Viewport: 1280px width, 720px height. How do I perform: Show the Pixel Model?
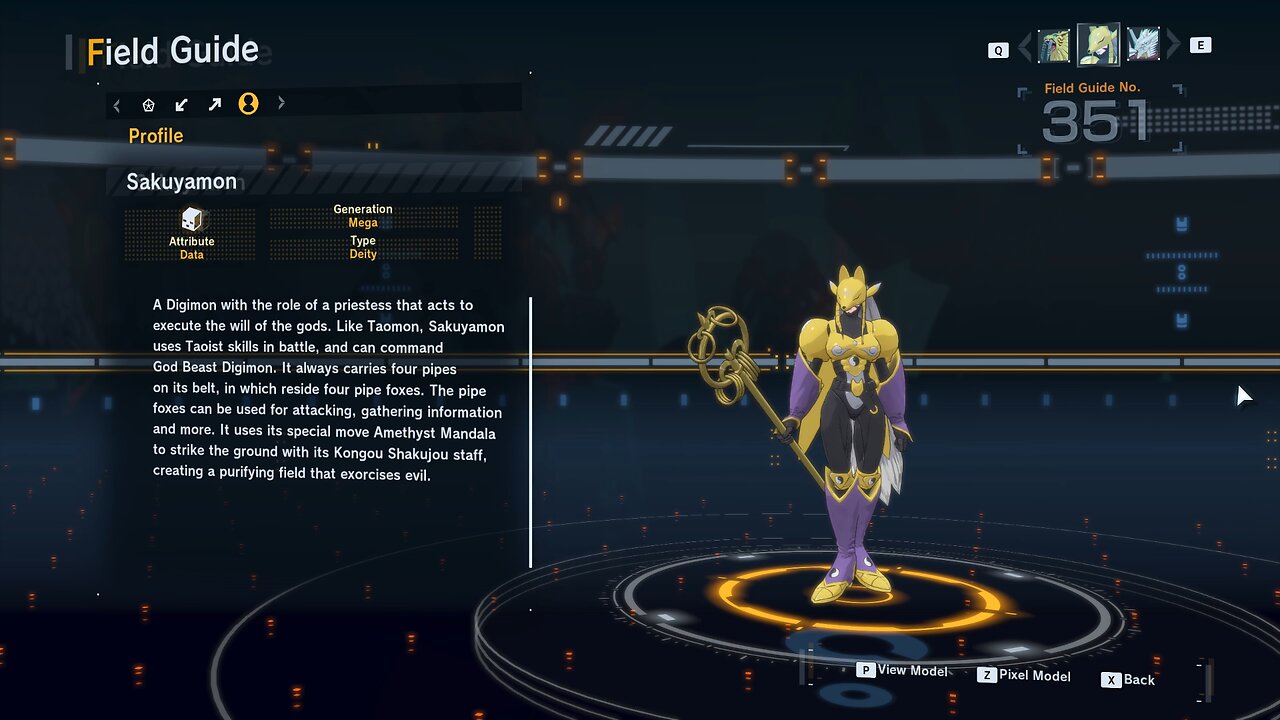point(1024,676)
